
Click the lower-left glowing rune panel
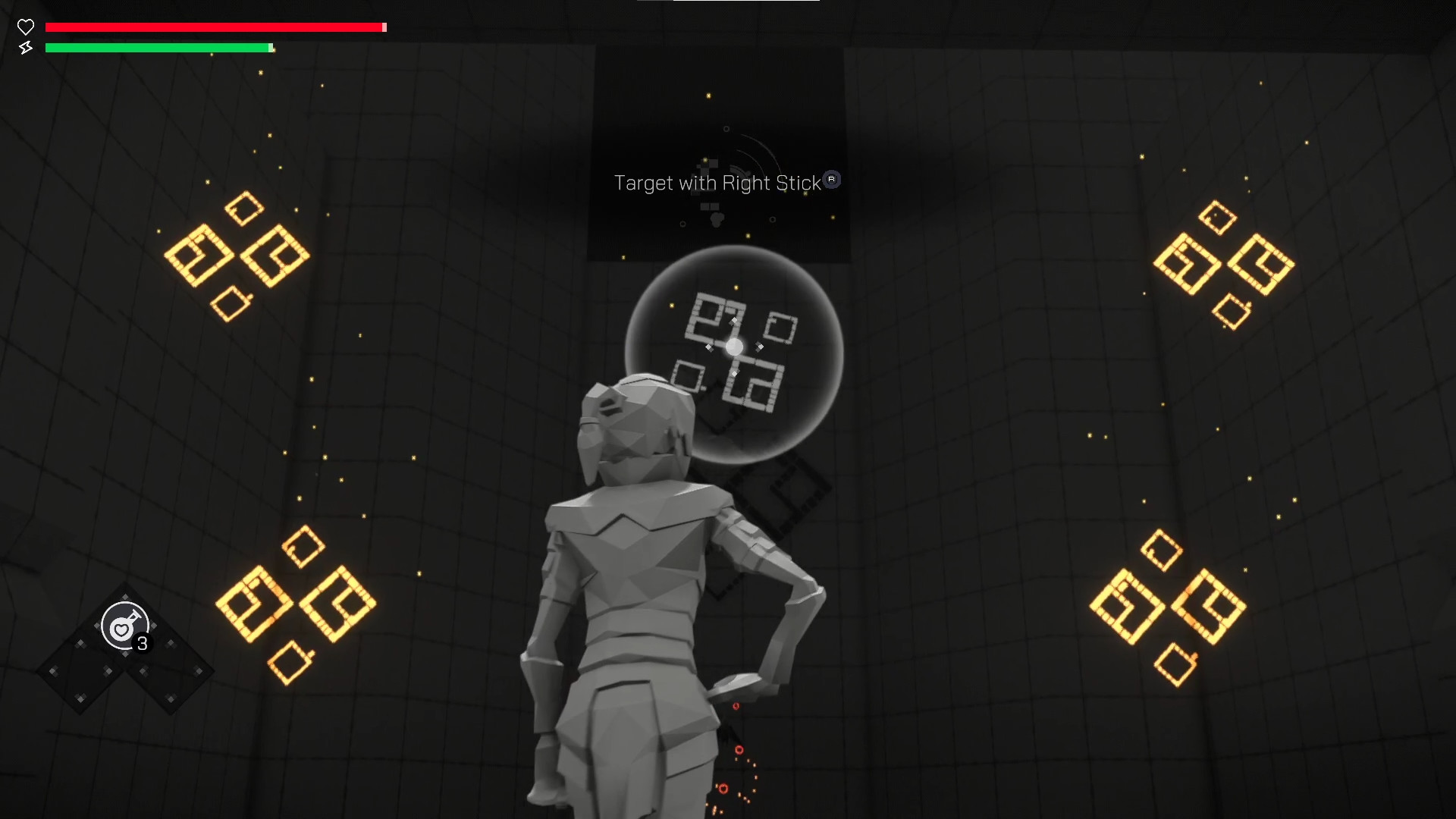tap(296, 603)
